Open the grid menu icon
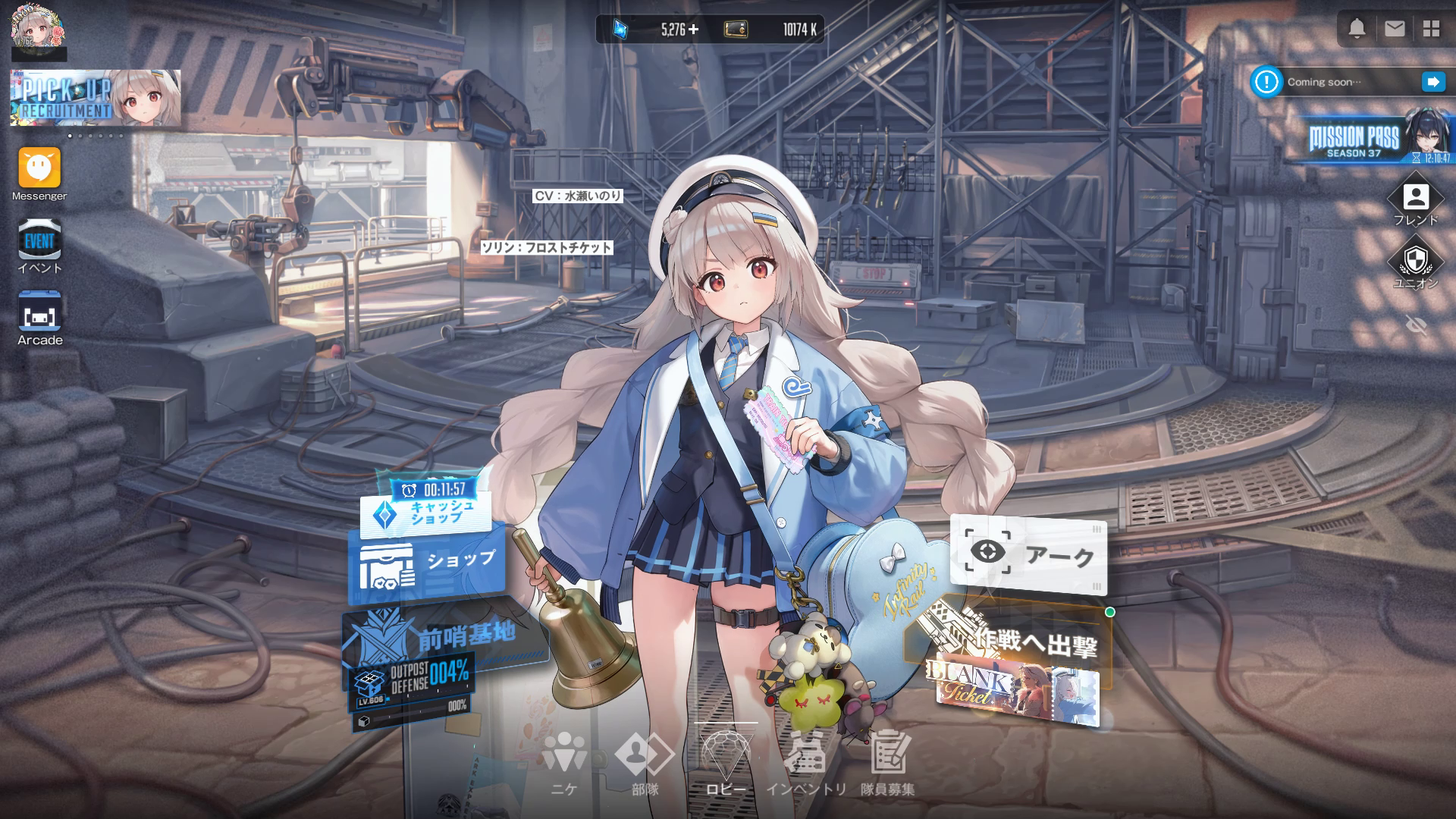 coord(1431,29)
